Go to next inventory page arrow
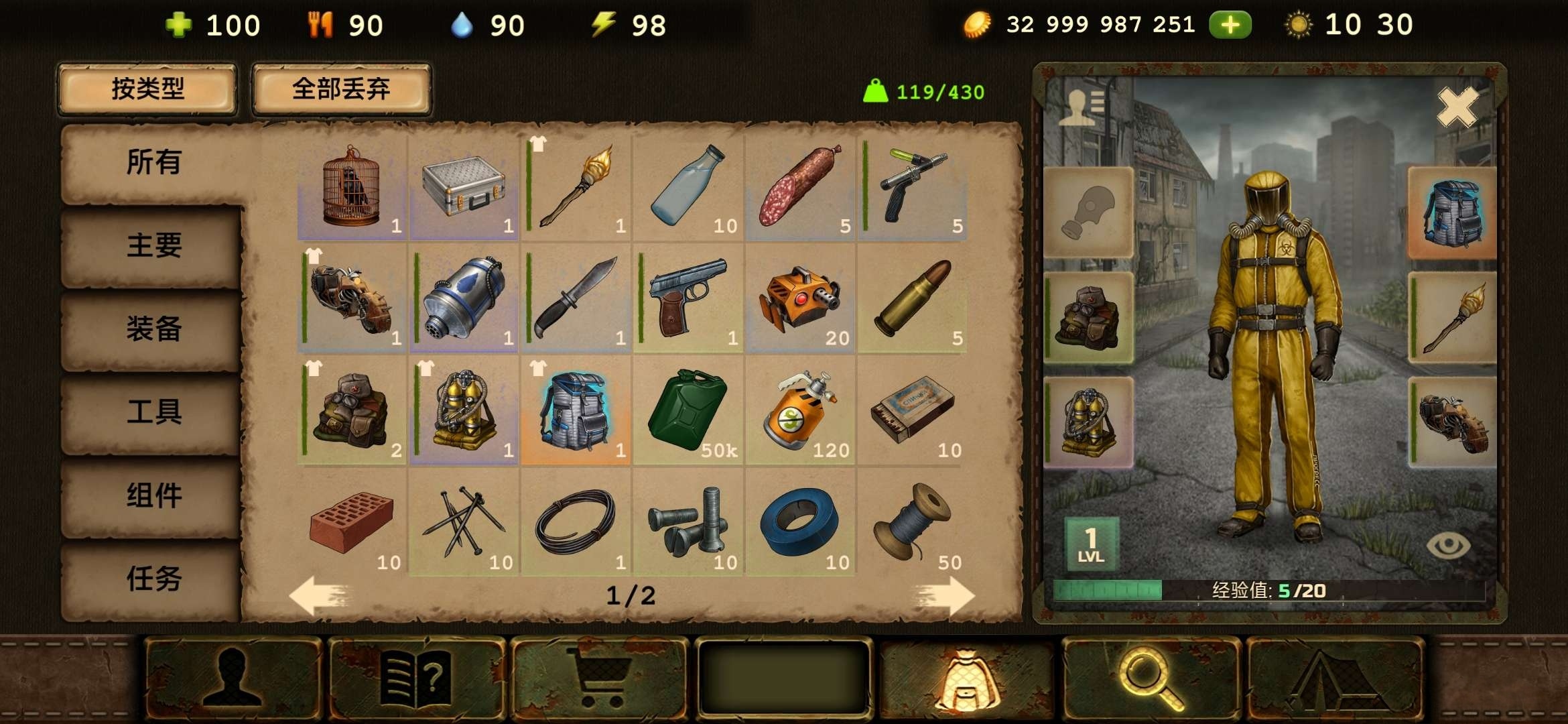Screen dimensions: 1568x724 tap(943, 595)
